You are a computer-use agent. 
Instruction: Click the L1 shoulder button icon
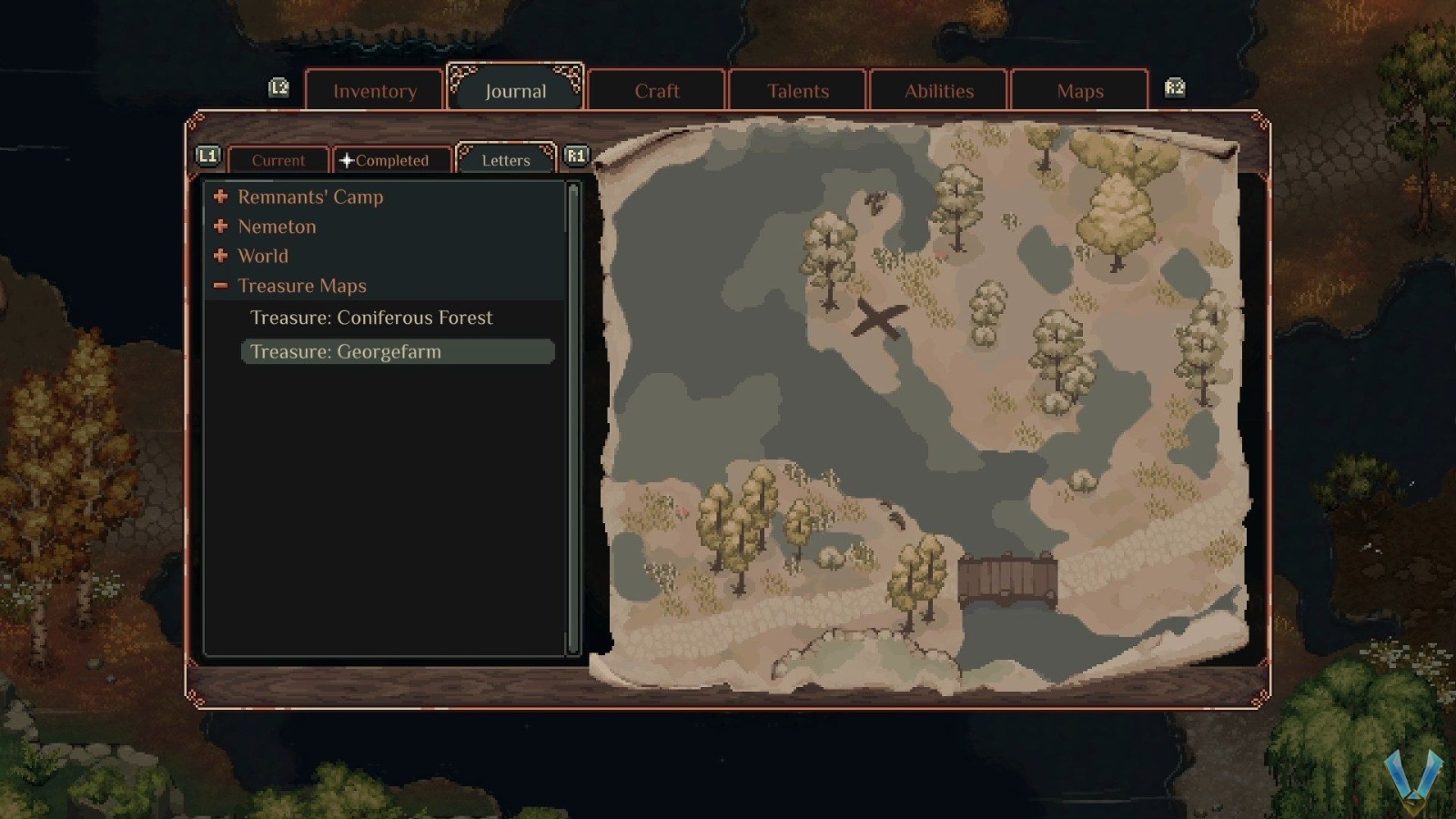click(x=208, y=155)
